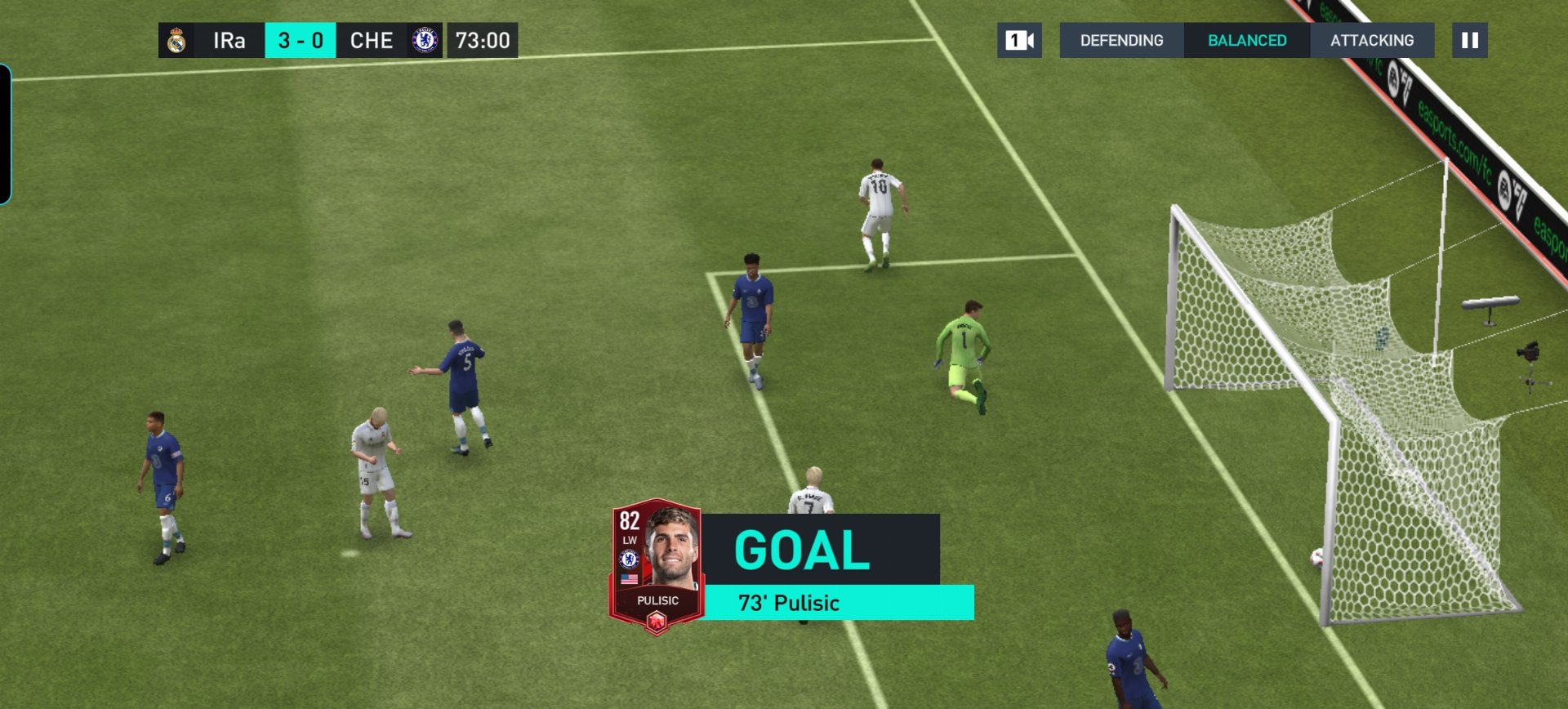This screenshot has width=1568, height=709.
Task: Switch tactics to Defending
Action: coord(1121,40)
